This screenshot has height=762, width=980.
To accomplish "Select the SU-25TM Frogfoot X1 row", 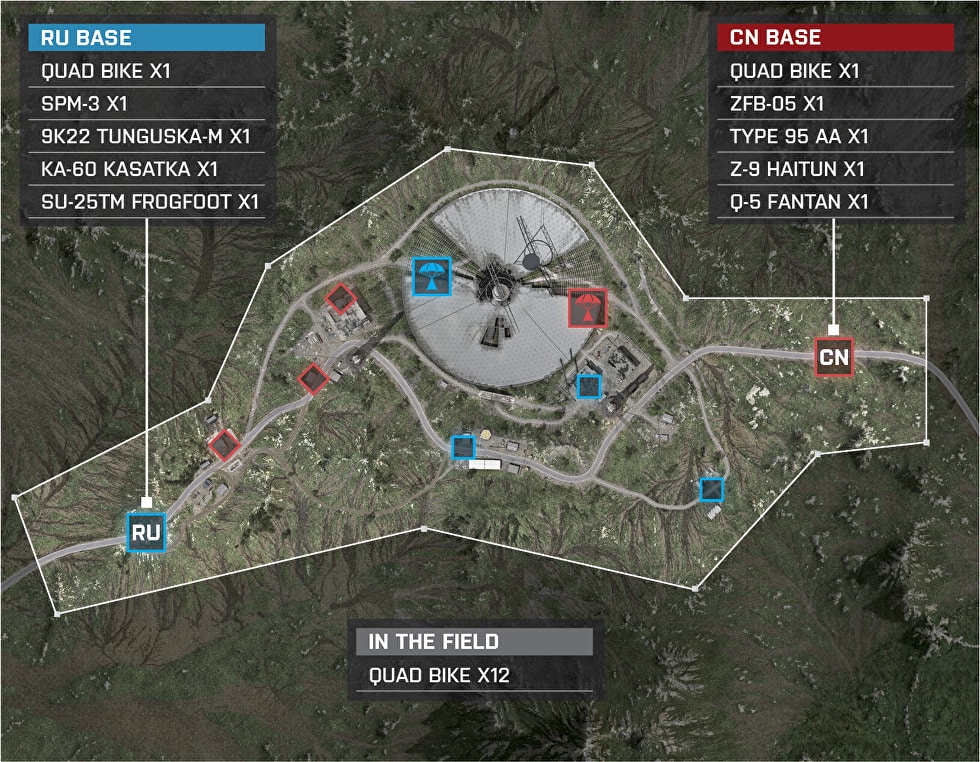I will (148, 202).
